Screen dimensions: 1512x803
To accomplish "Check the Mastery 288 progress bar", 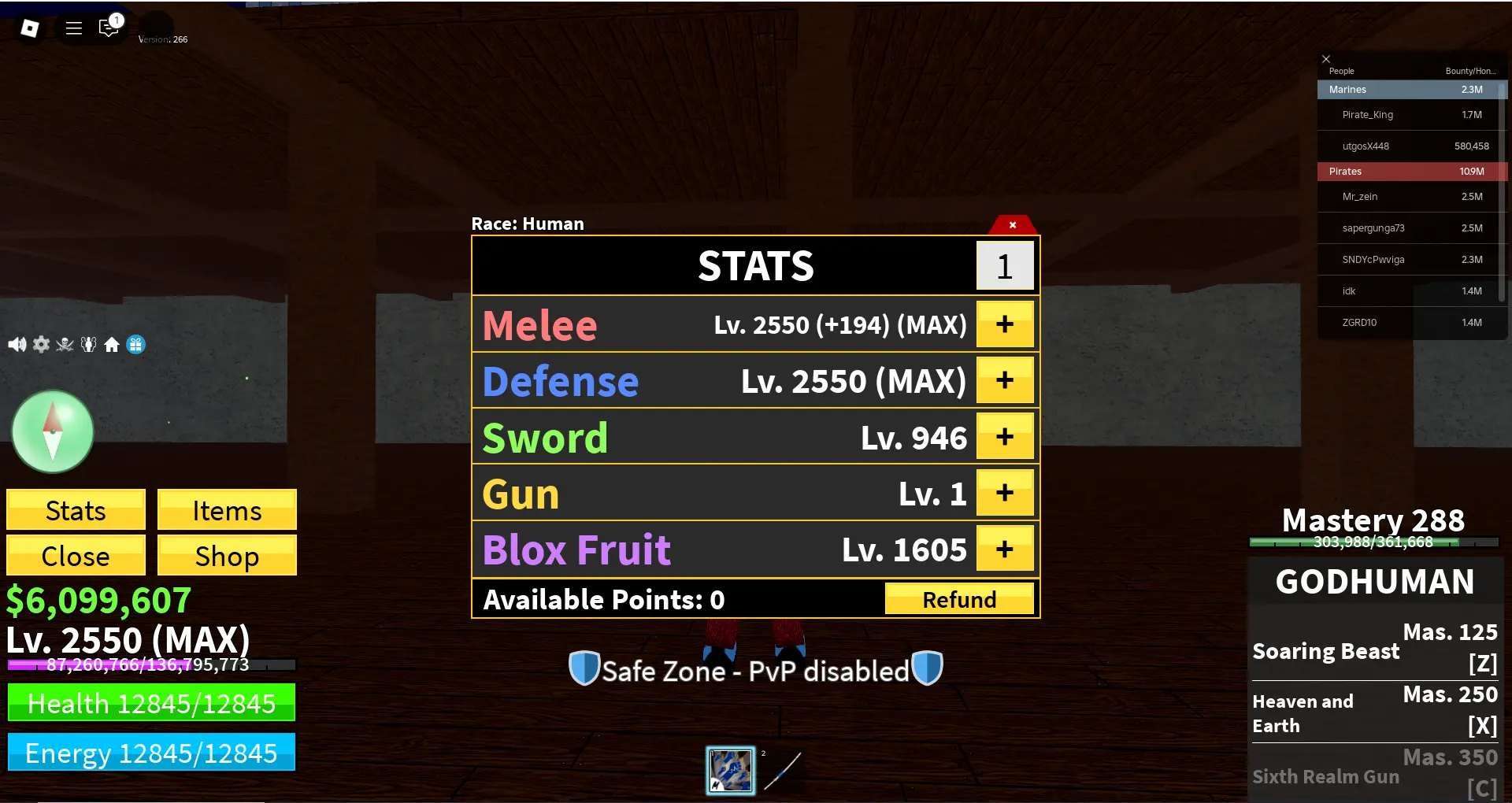I will pyautogui.click(x=1373, y=542).
